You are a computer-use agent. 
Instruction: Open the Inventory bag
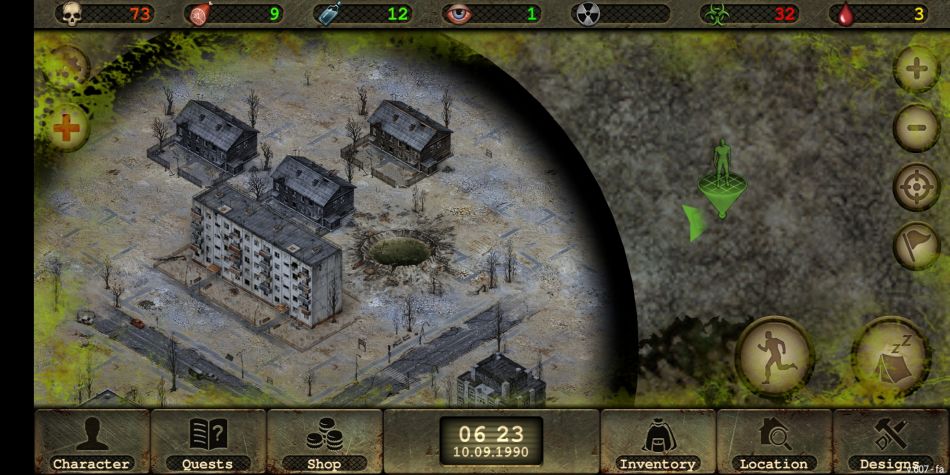tap(657, 441)
